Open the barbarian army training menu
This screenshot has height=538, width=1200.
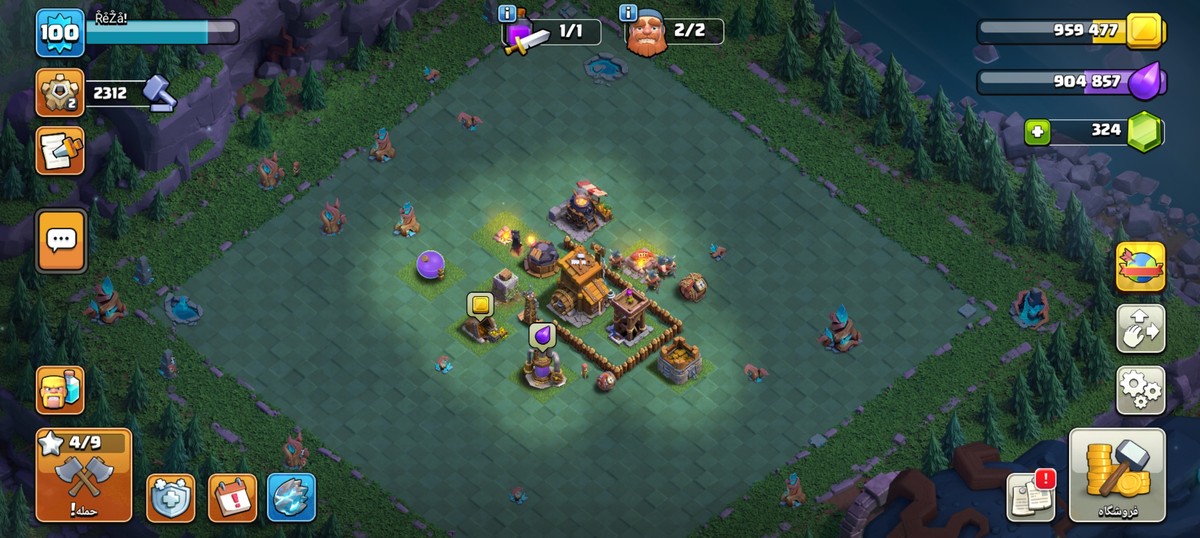[60, 390]
